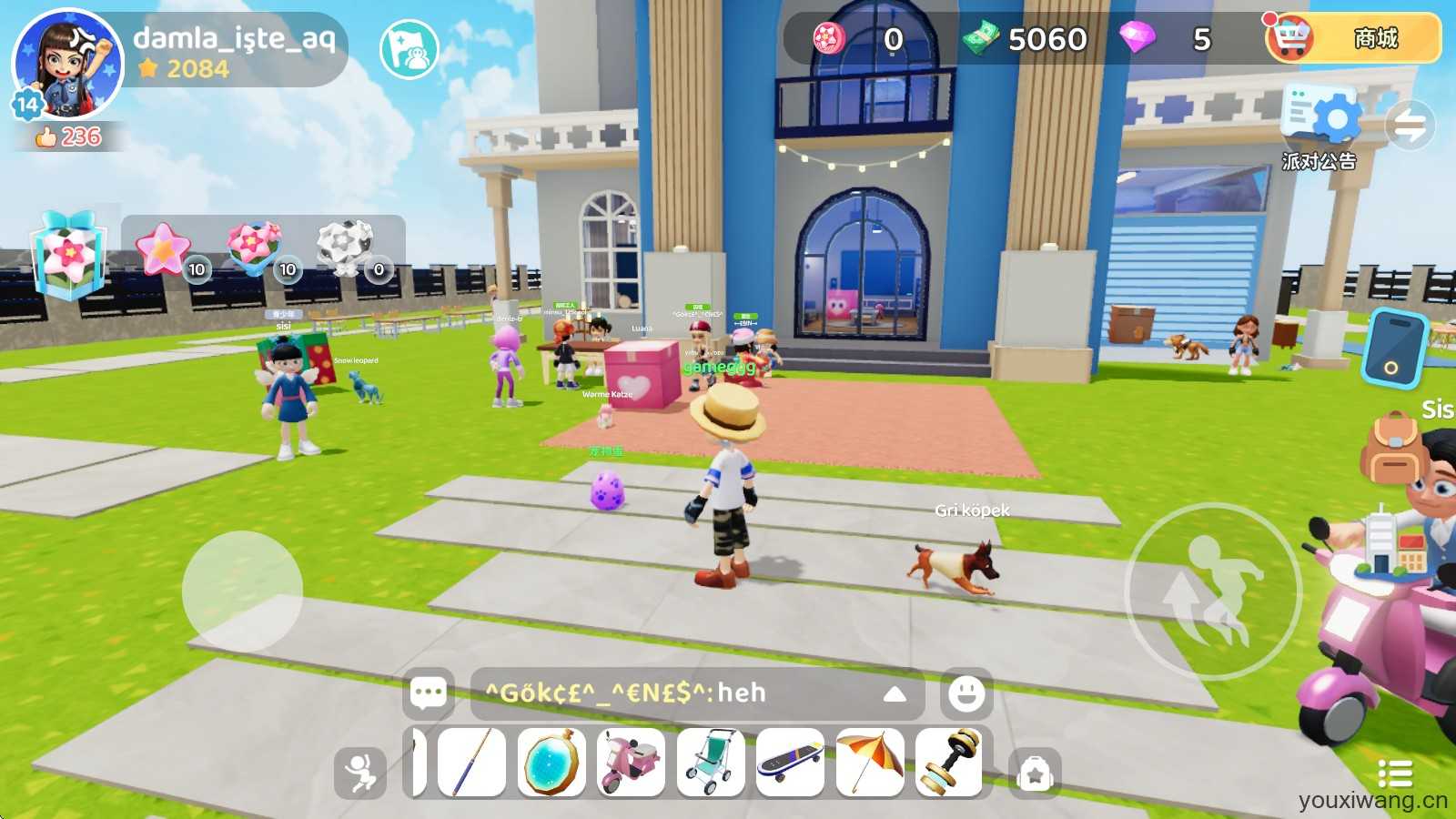Tap the jump action button

pos(1213,591)
